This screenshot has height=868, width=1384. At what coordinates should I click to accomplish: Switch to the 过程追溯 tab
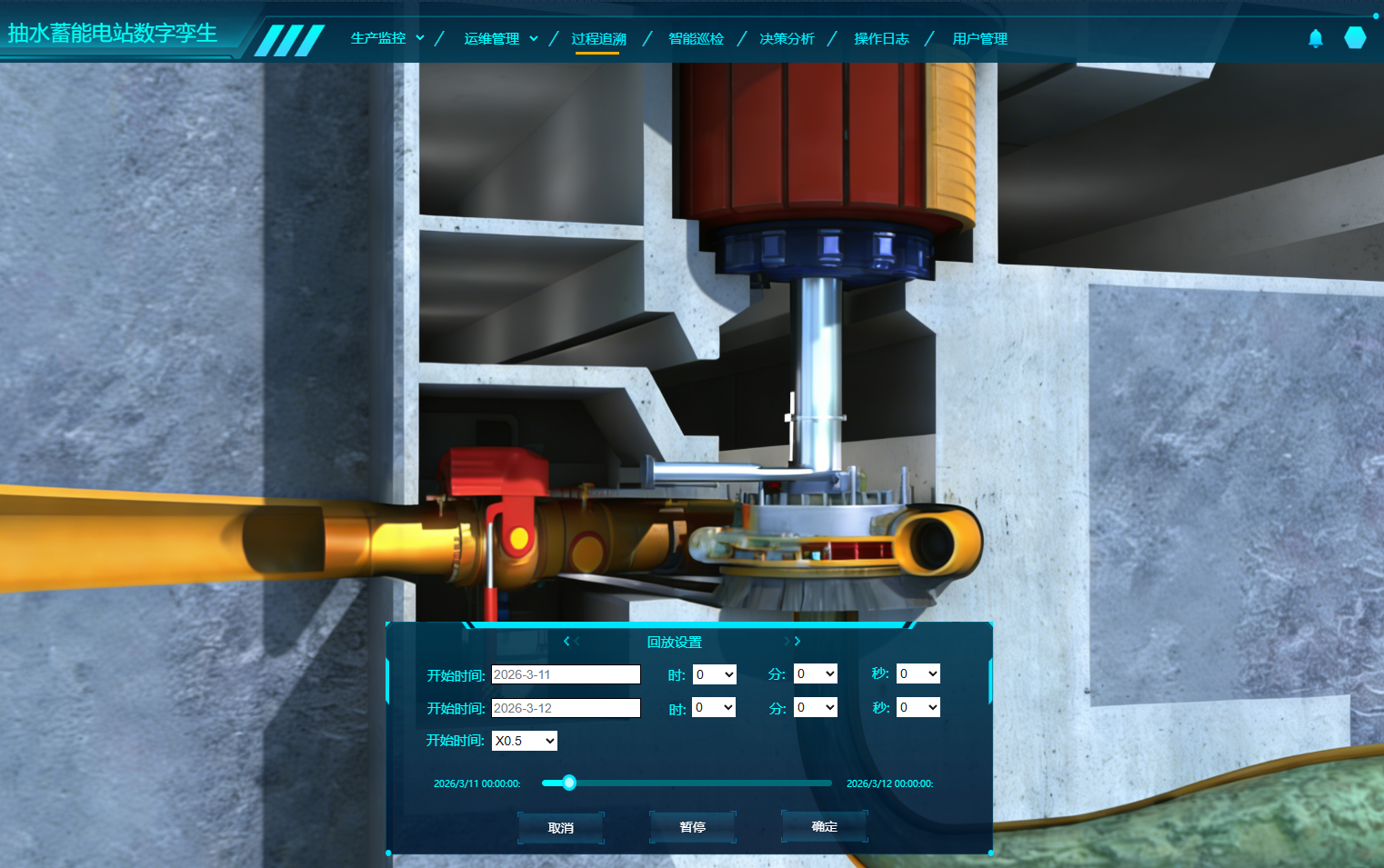pos(598,38)
